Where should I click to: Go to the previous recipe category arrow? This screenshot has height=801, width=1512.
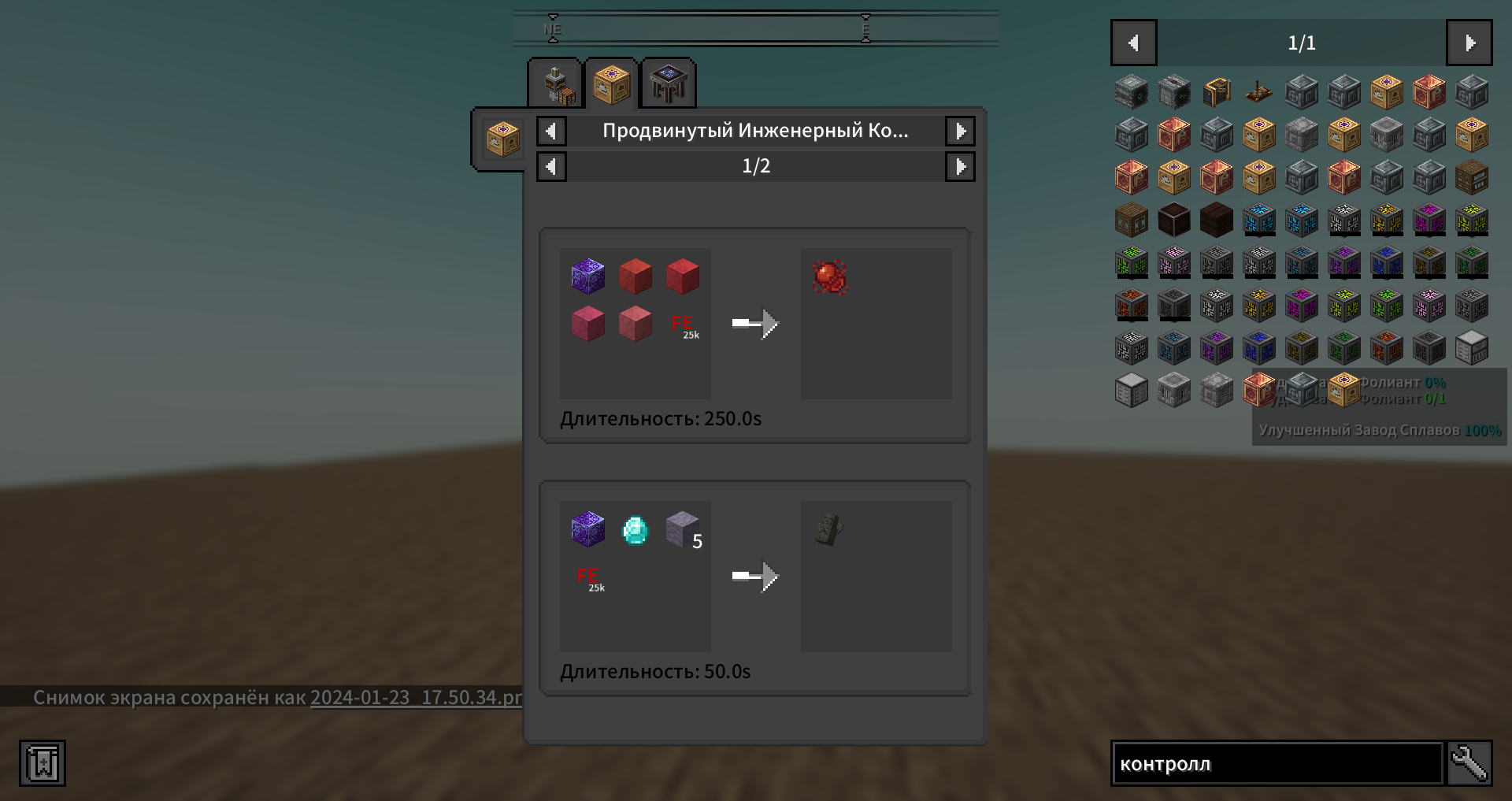point(551,131)
